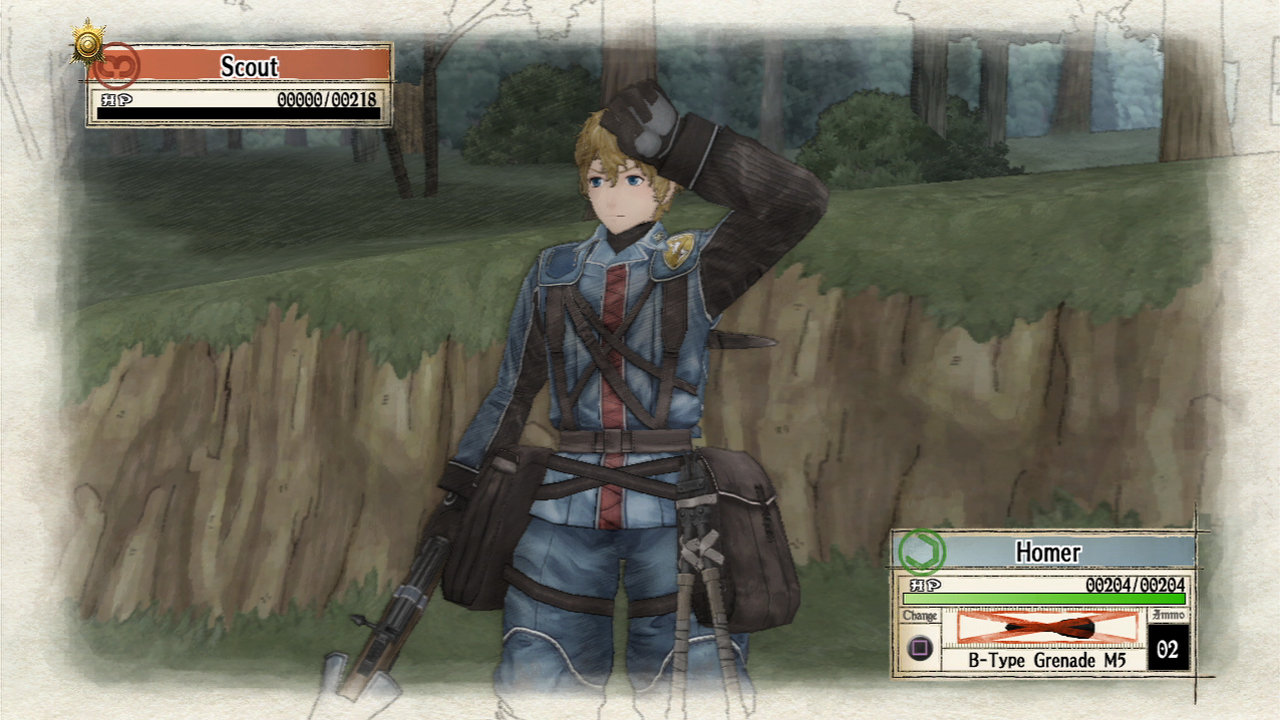This screenshot has width=1280, height=720.
Task: Select Homer's green class emblem
Action: [x=919, y=551]
